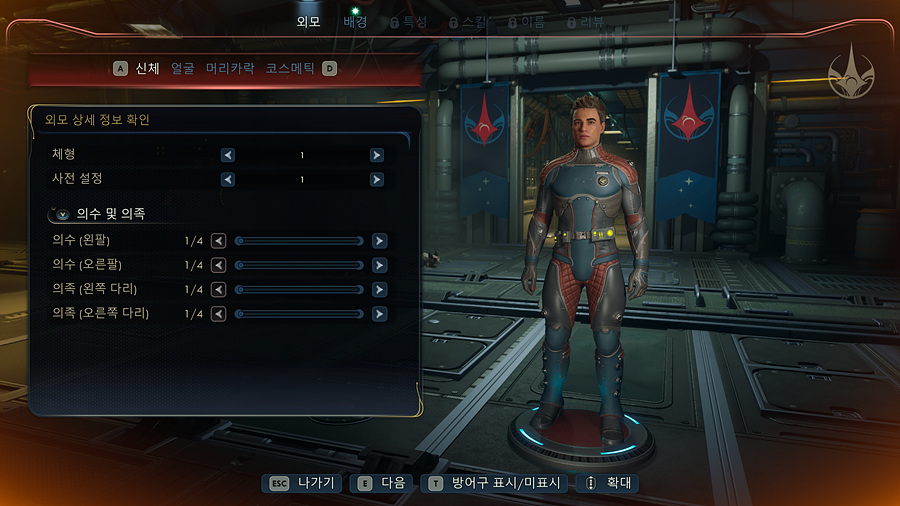This screenshot has height=506, width=900.
Task: Step 의족 (왼쪽 다리) back with left arrow
Action: point(218,289)
